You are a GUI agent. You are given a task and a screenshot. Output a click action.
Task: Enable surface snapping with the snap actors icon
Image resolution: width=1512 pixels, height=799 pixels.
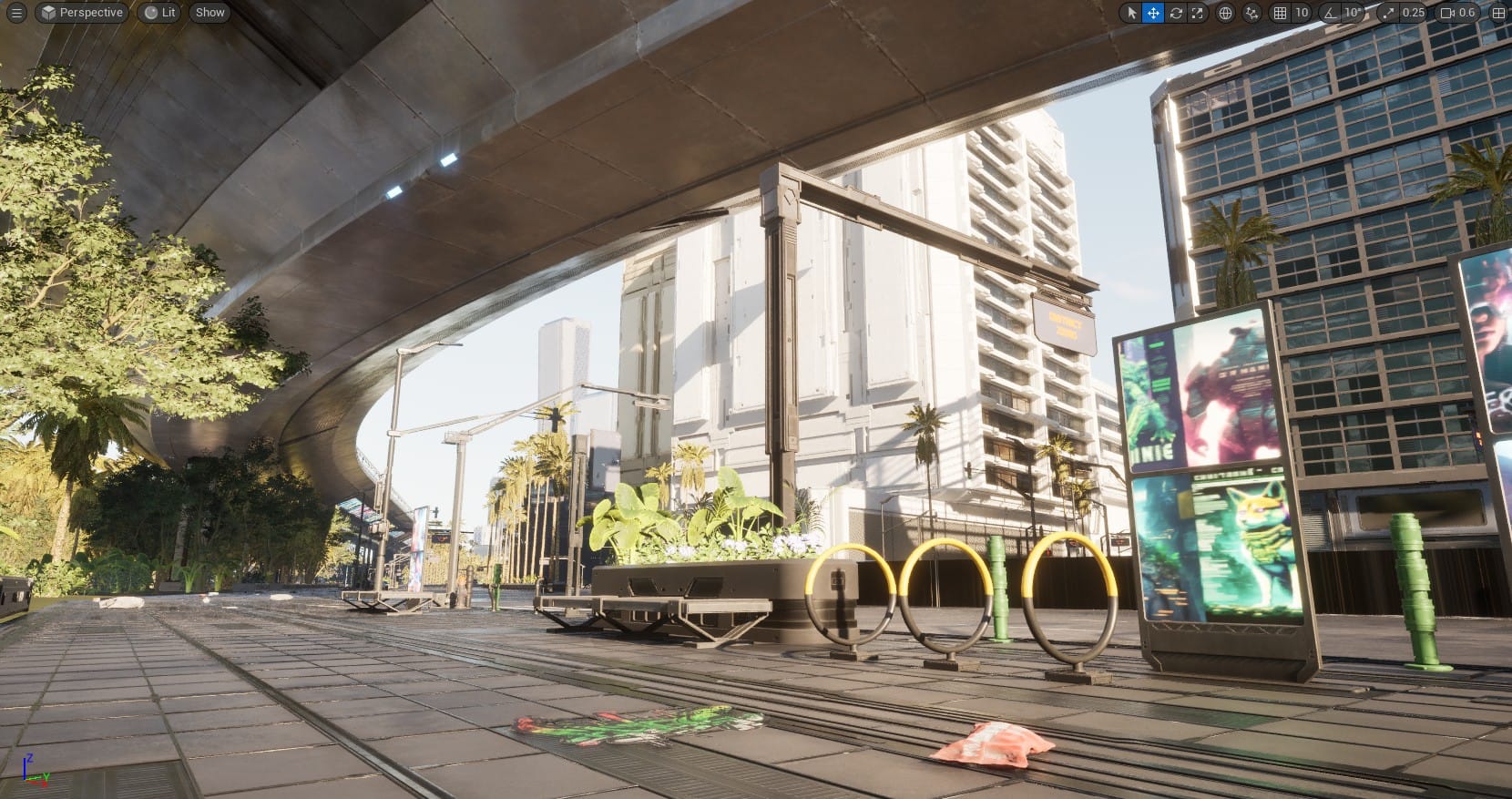pyautogui.click(x=1251, y=13)
